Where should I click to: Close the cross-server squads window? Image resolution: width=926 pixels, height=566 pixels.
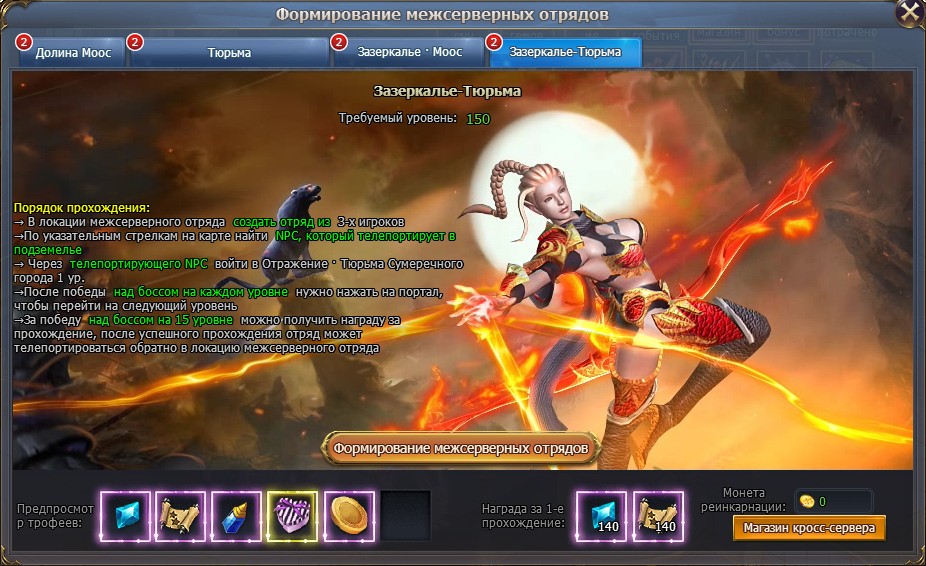pos(908,13)
